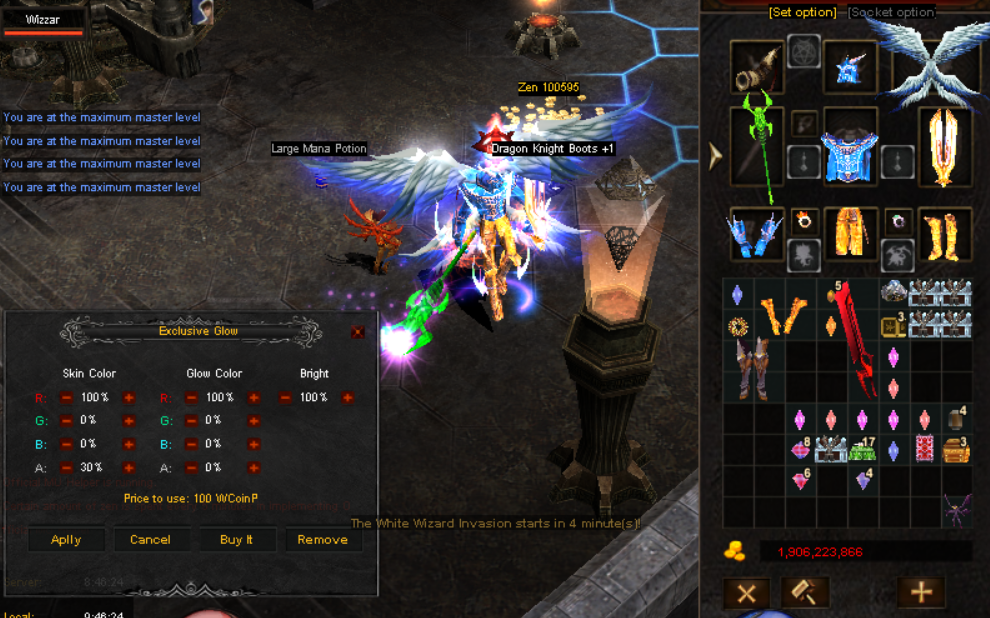Click the Buy It button

tap(236, 539)
